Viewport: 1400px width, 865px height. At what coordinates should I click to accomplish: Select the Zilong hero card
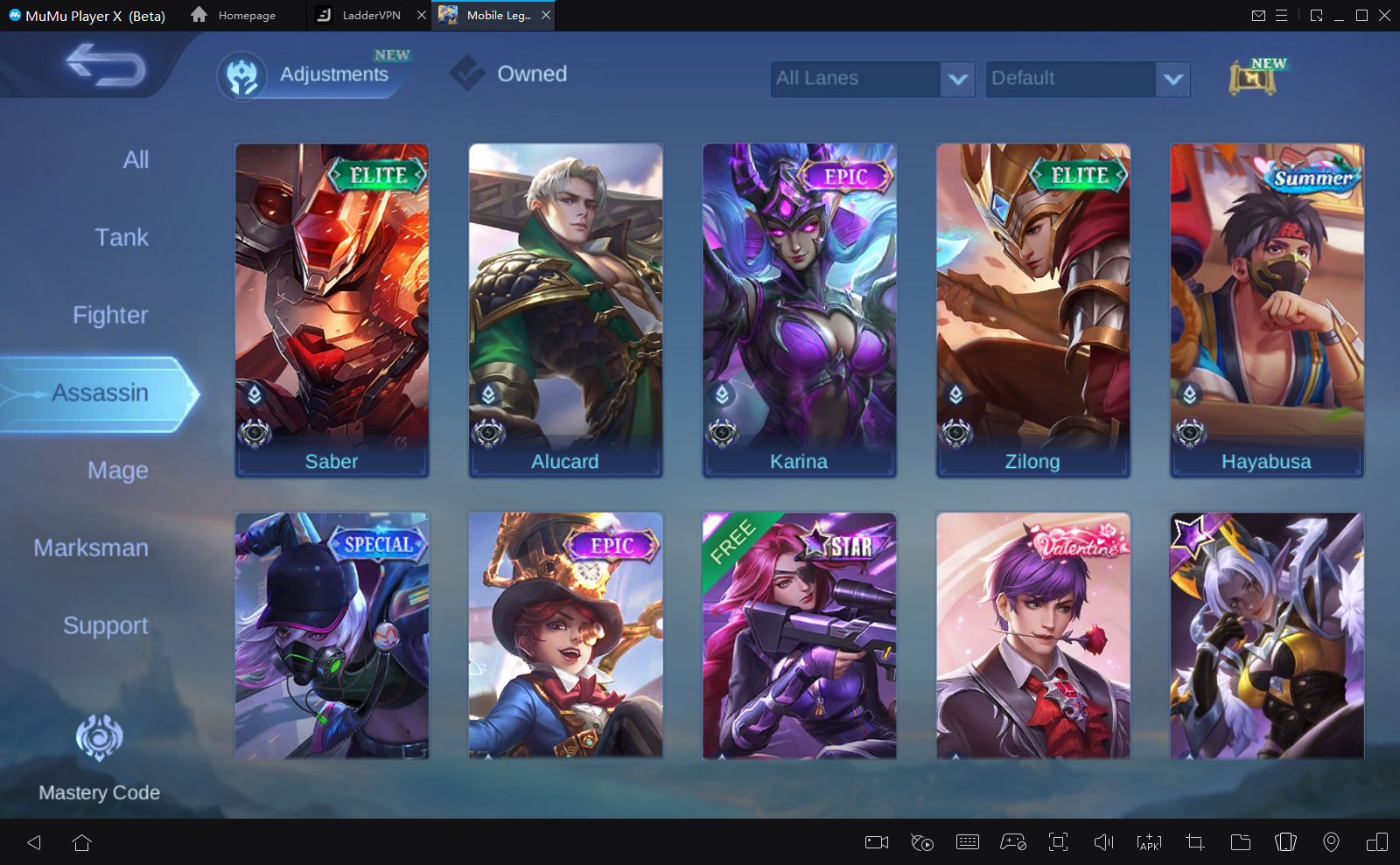(1032, 310)
